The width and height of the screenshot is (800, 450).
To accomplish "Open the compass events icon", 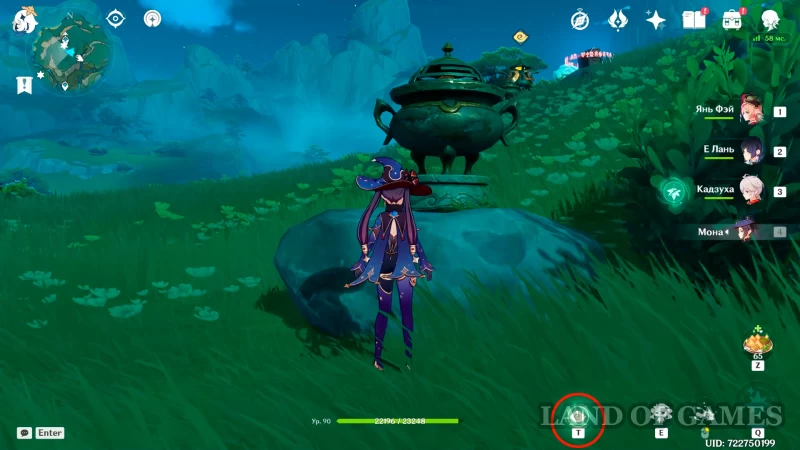I will pyautogui.click(x=580, y=20).
